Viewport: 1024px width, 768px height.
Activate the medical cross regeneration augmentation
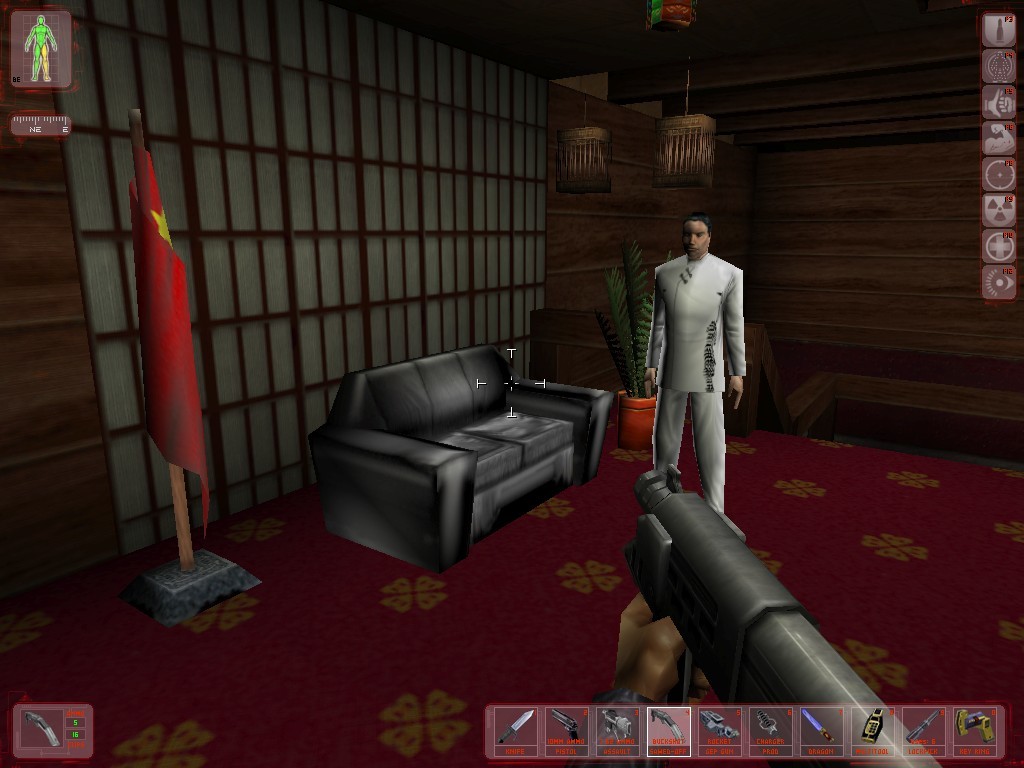point(998,246)
